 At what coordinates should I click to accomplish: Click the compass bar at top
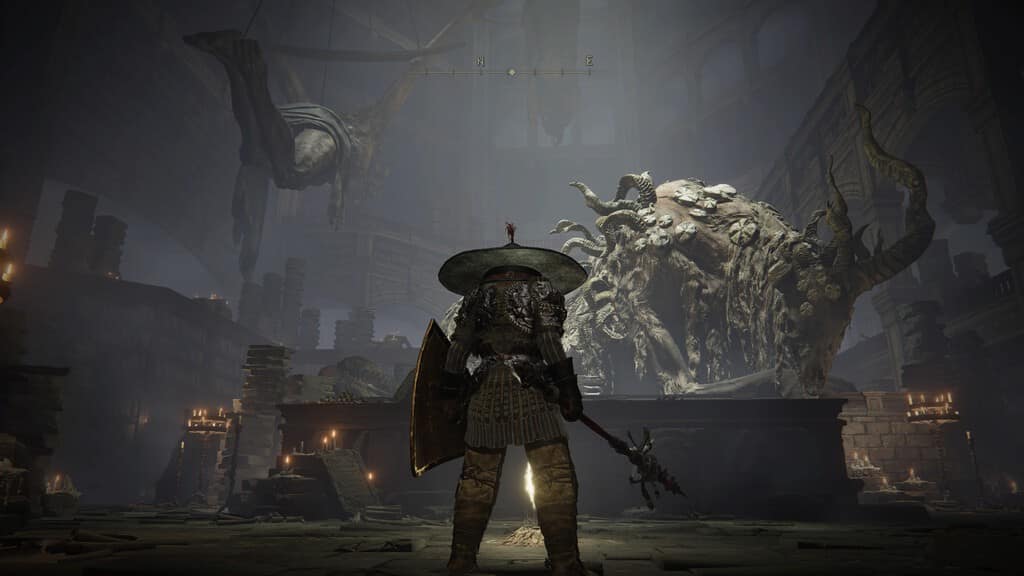(x=512, y=71)
